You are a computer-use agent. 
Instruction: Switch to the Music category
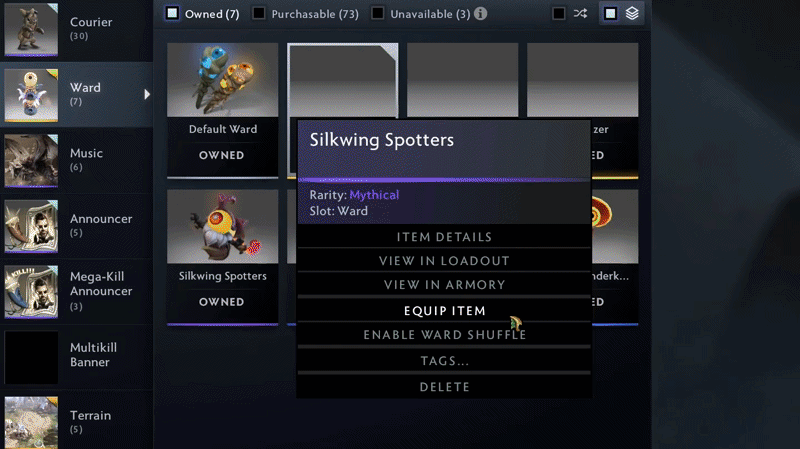click(x=75, y=160)
